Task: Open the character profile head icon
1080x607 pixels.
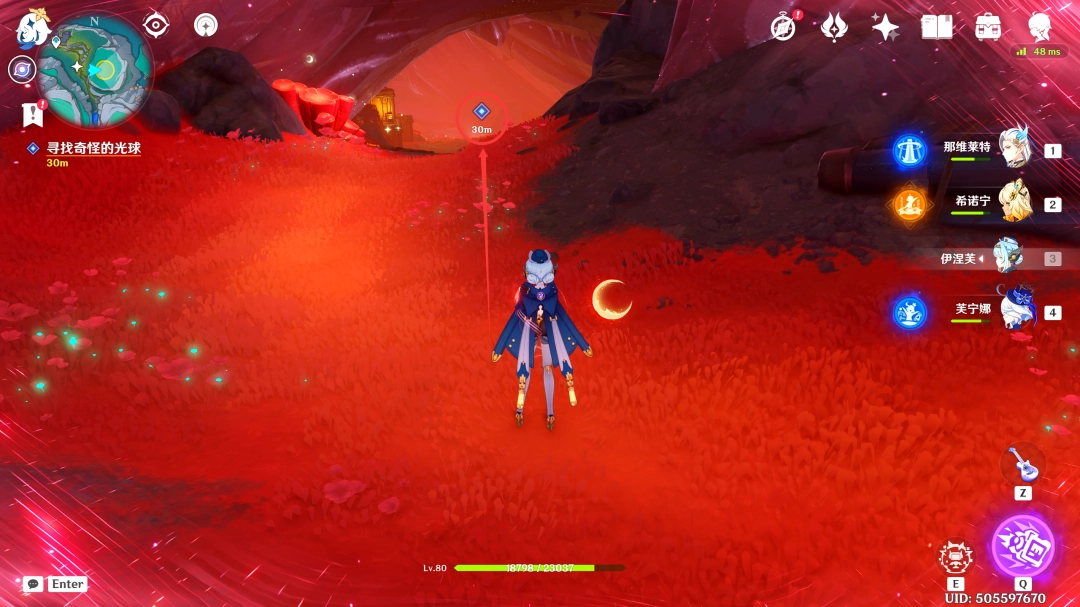Action: pos(1040,25)
